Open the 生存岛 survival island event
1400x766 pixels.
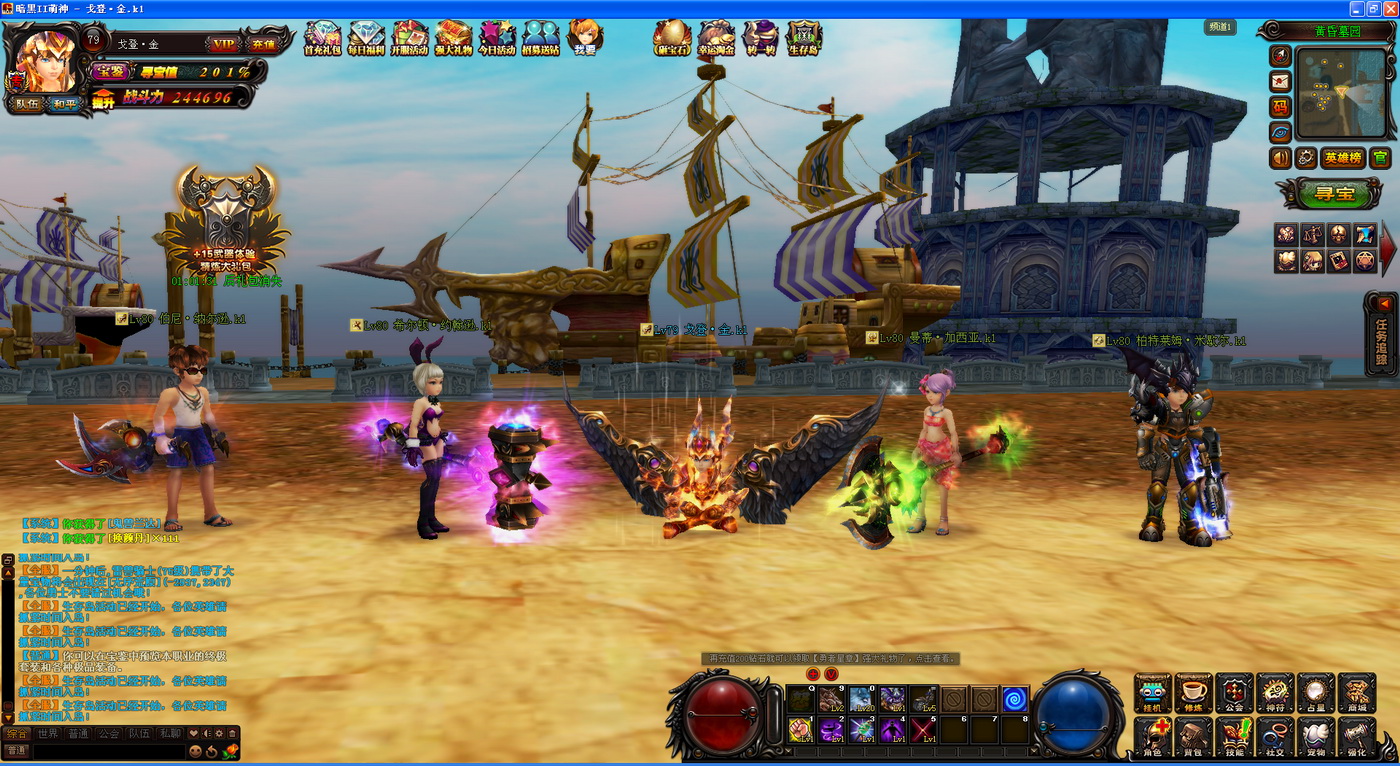click(x=804, y=38)
